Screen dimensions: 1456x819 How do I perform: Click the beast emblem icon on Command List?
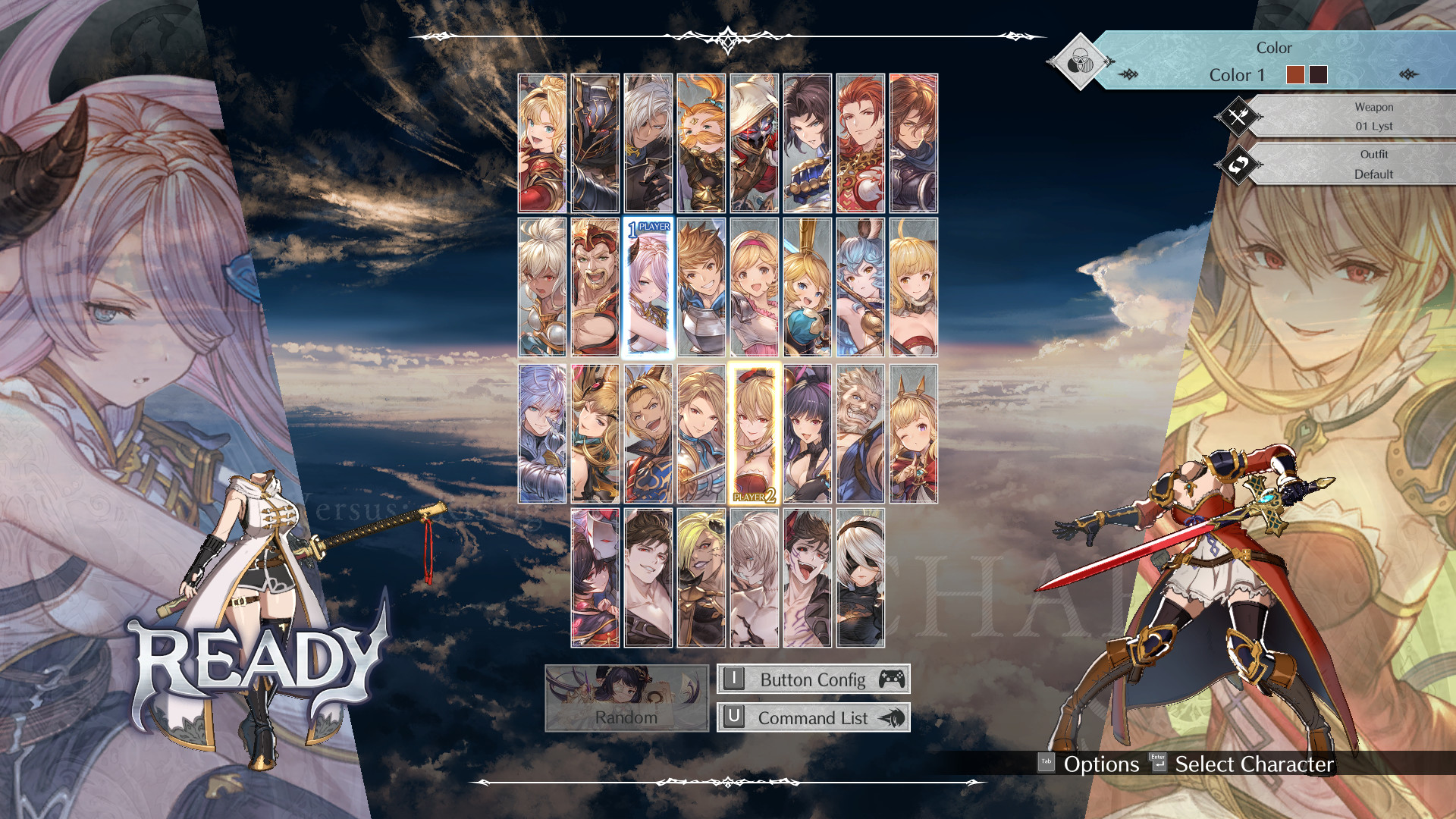[893, 717]
